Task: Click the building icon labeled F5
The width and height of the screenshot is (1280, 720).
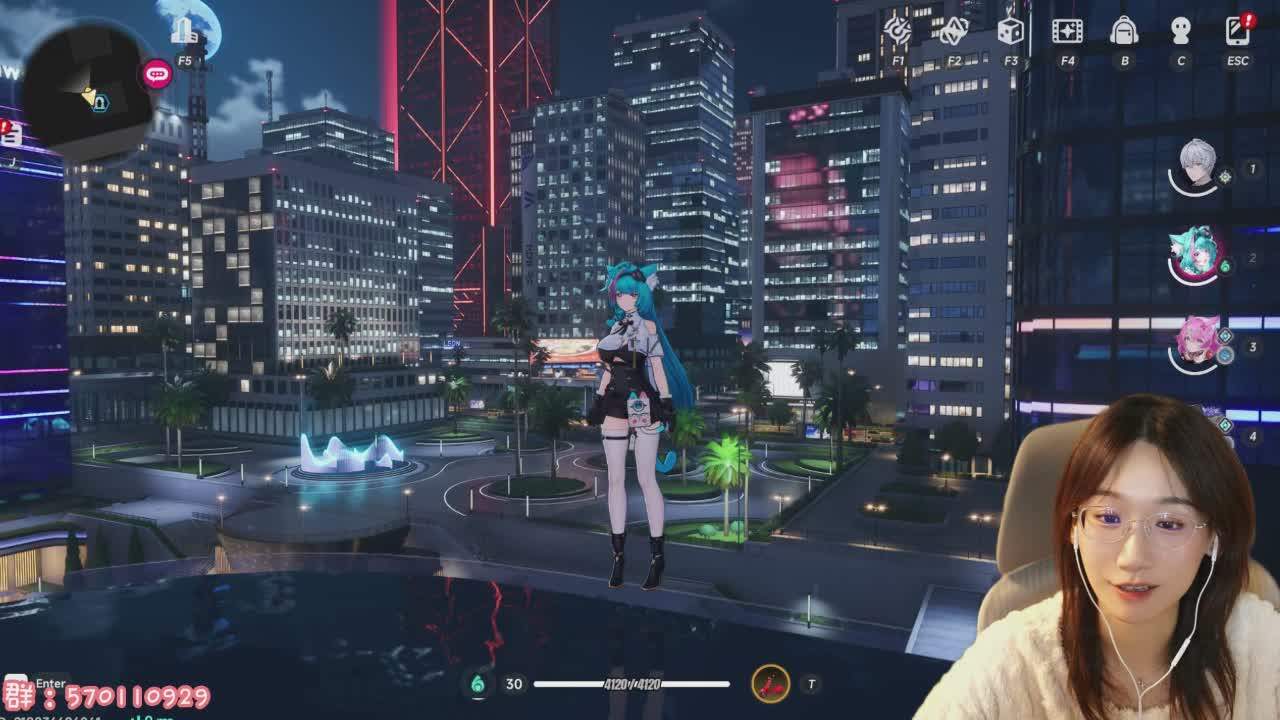Action: click(185, 30)
